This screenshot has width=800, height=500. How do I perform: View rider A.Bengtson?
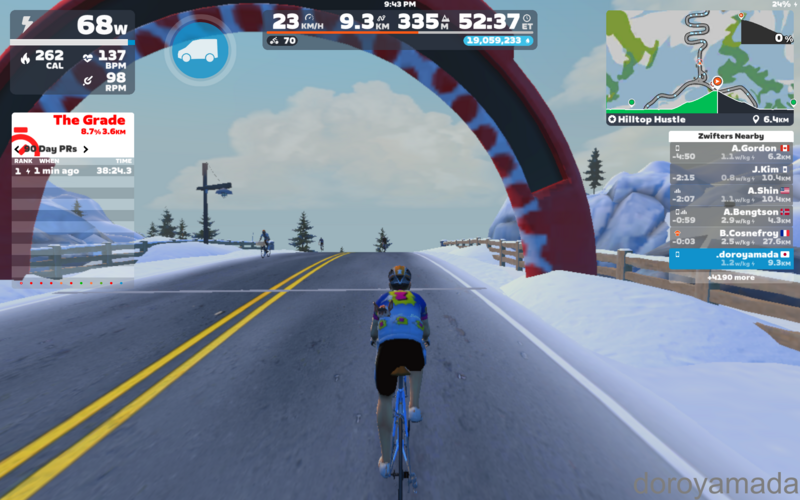(x=731, y=215)
